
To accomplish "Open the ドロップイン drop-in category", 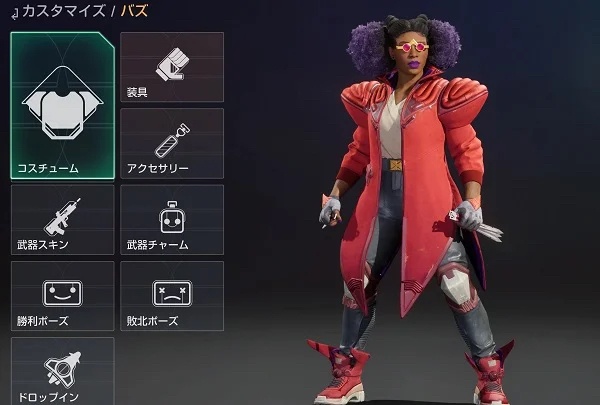I will [x=62, y=370].
